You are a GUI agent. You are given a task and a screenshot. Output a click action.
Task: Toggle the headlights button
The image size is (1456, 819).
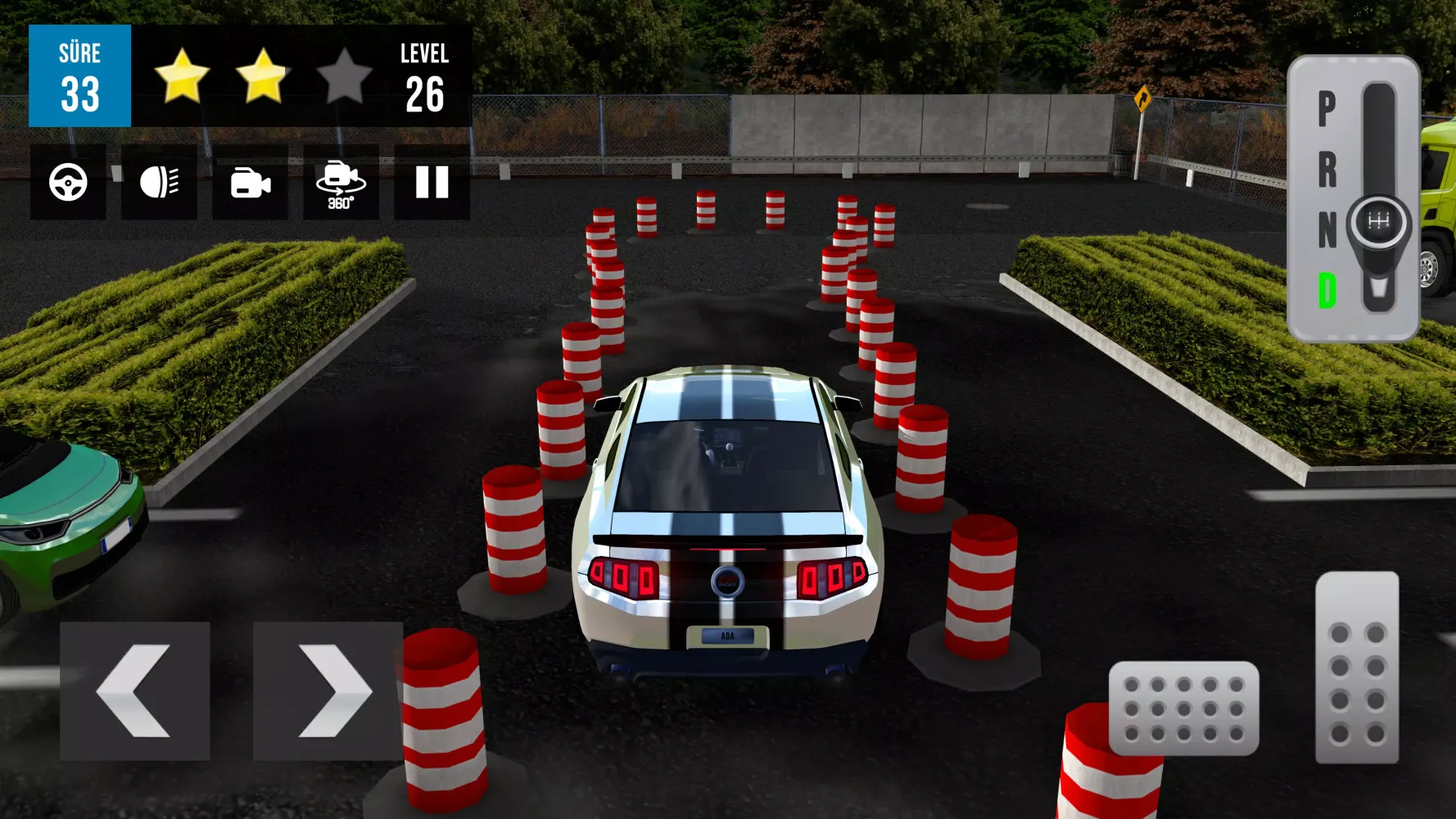[x=159, y=183]
